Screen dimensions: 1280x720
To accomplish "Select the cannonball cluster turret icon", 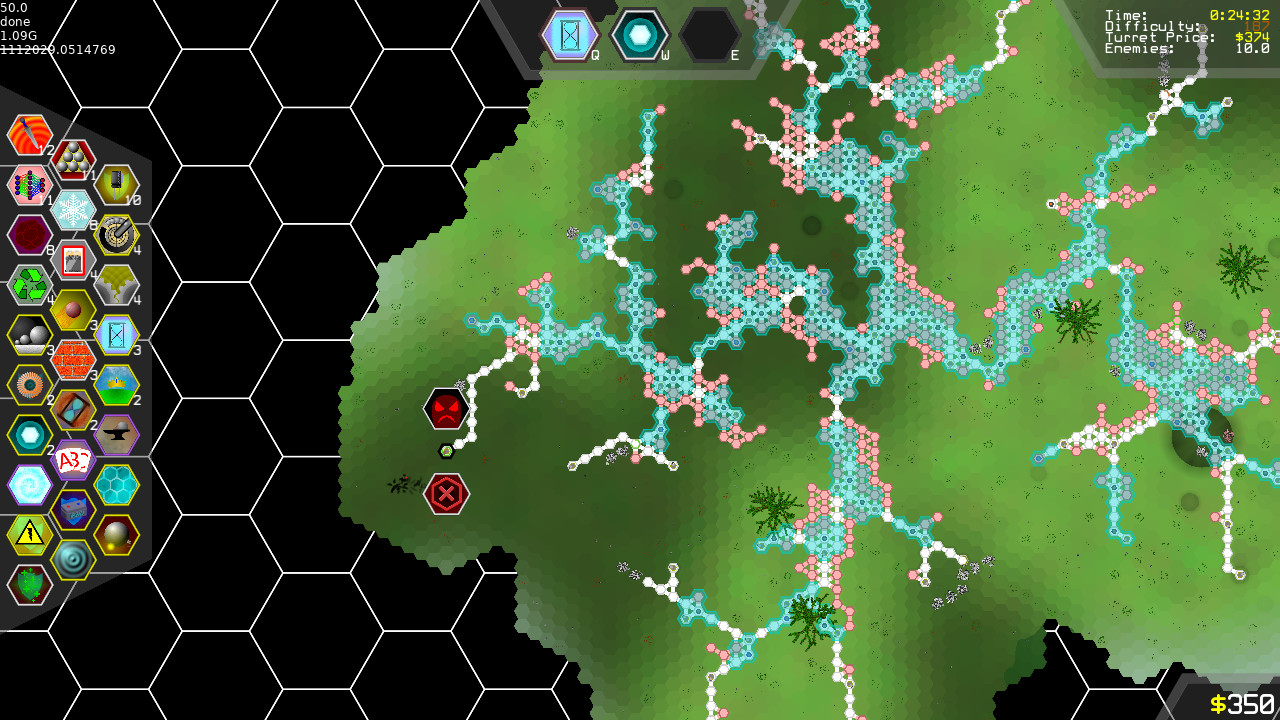I will 73,160.
